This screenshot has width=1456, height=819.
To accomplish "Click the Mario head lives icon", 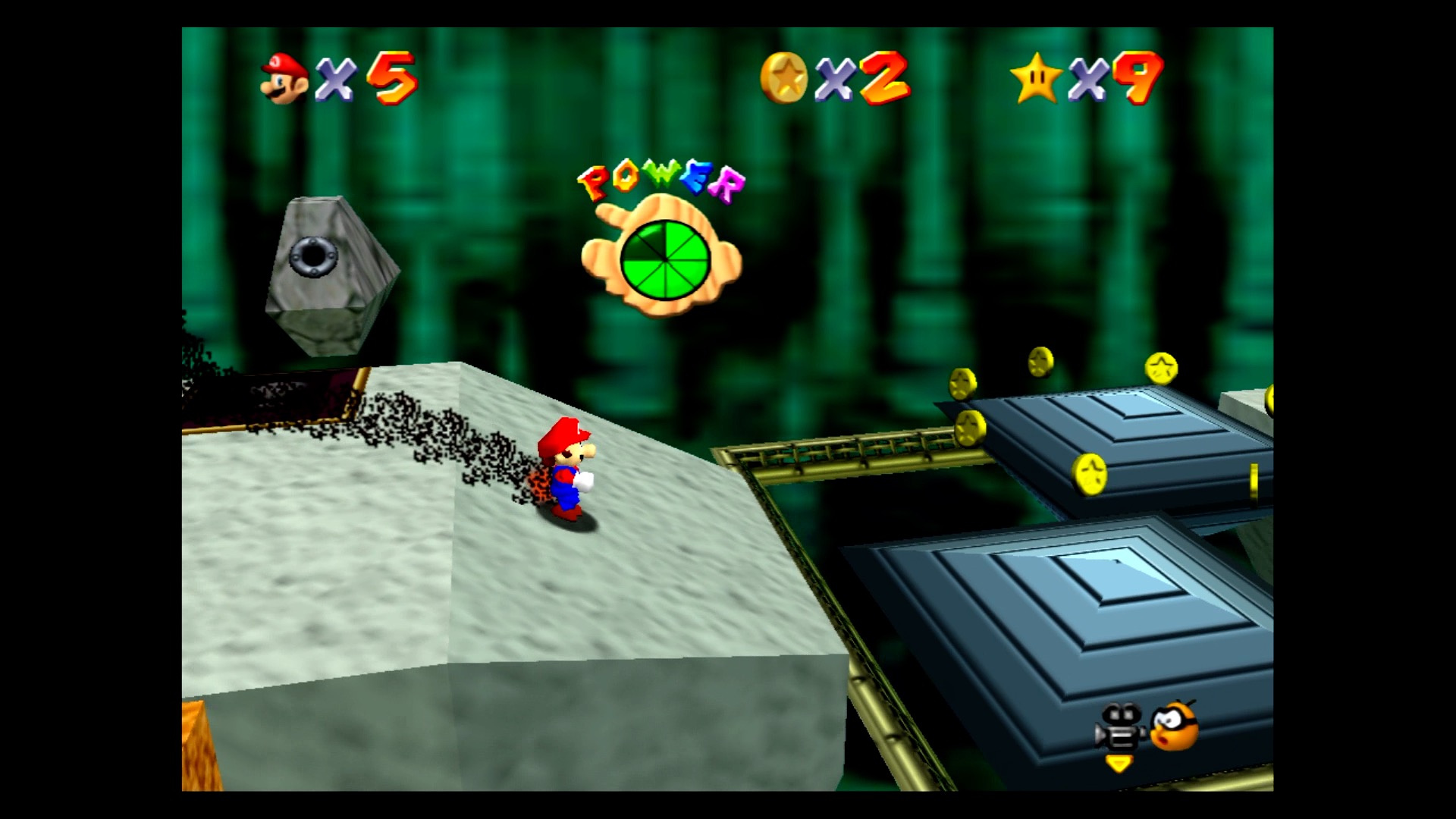I will click(x=284, y=78).
